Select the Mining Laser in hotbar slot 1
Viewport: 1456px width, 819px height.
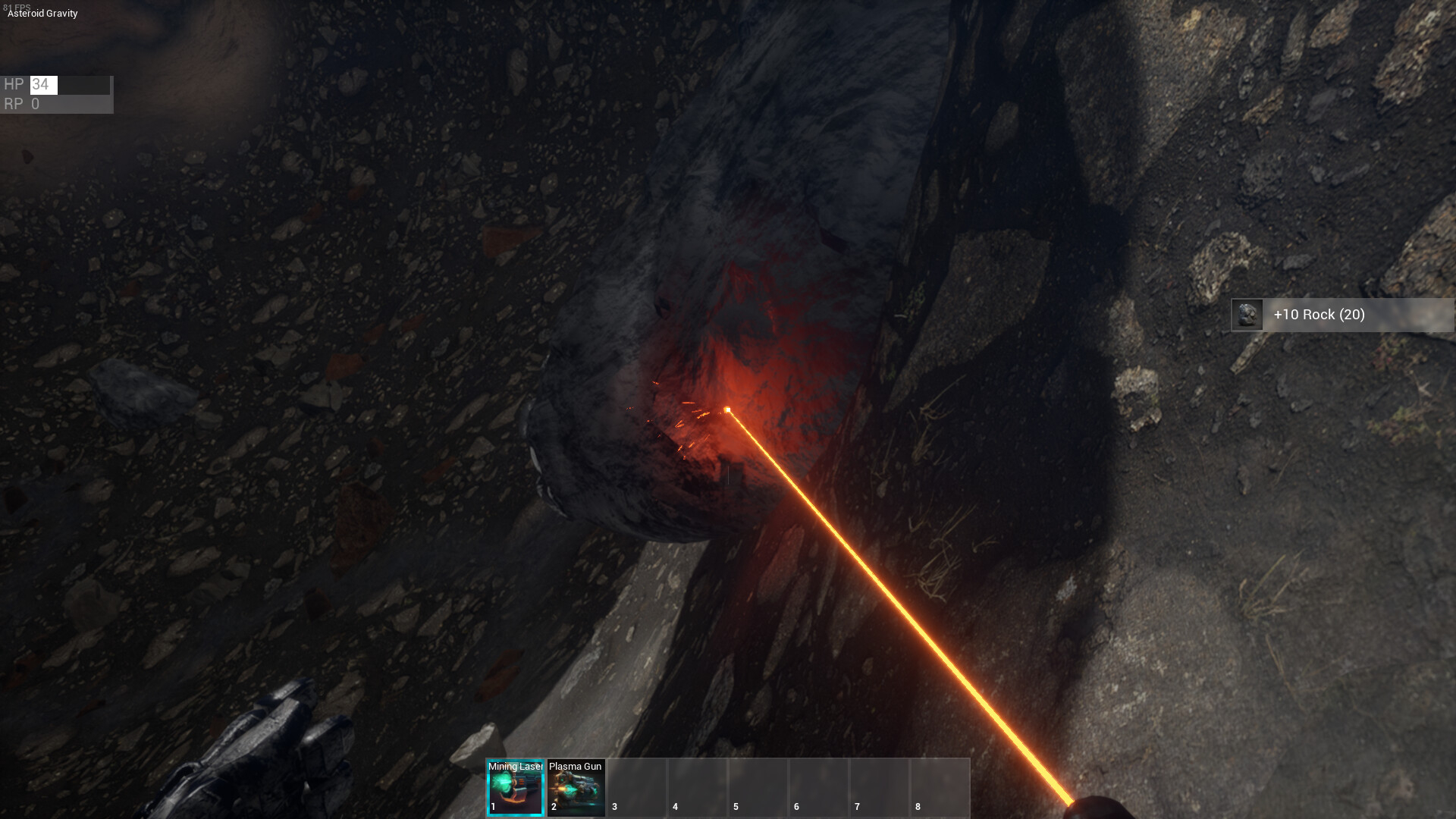click(x=516, y=787)
